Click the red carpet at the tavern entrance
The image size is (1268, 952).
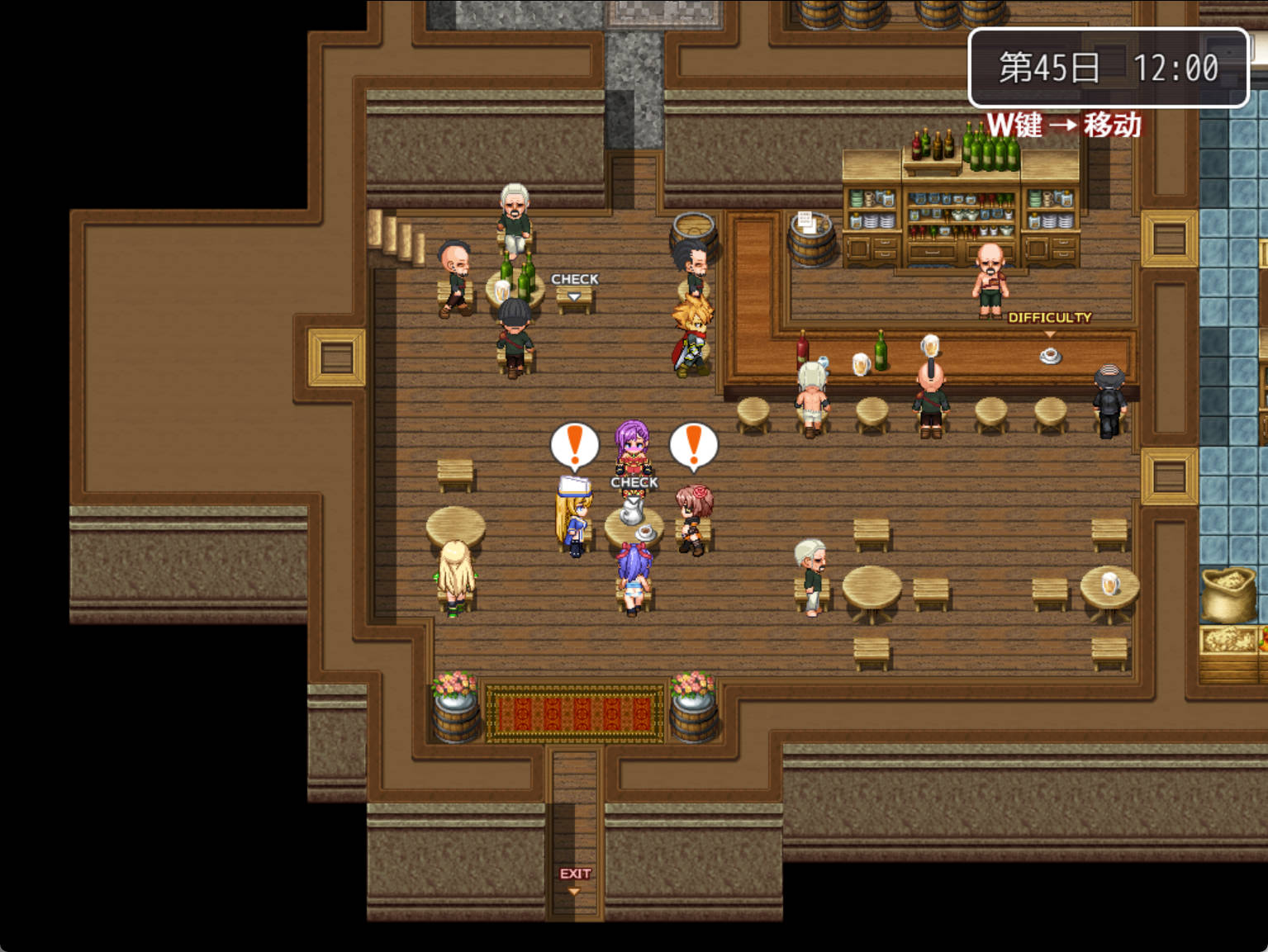(574, 710)
